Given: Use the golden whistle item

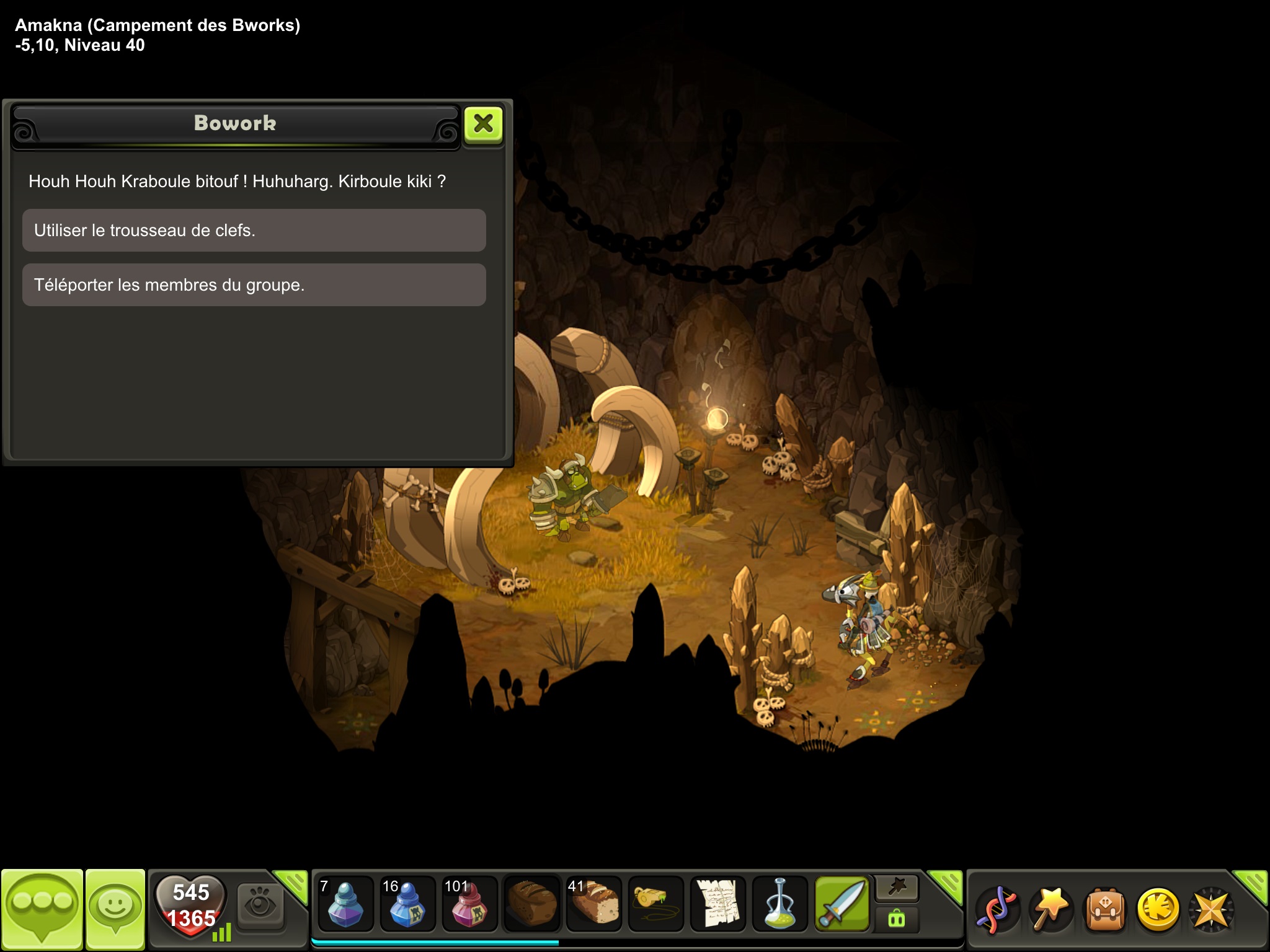Looking at the screenshot, I should (x=655, y=904).
